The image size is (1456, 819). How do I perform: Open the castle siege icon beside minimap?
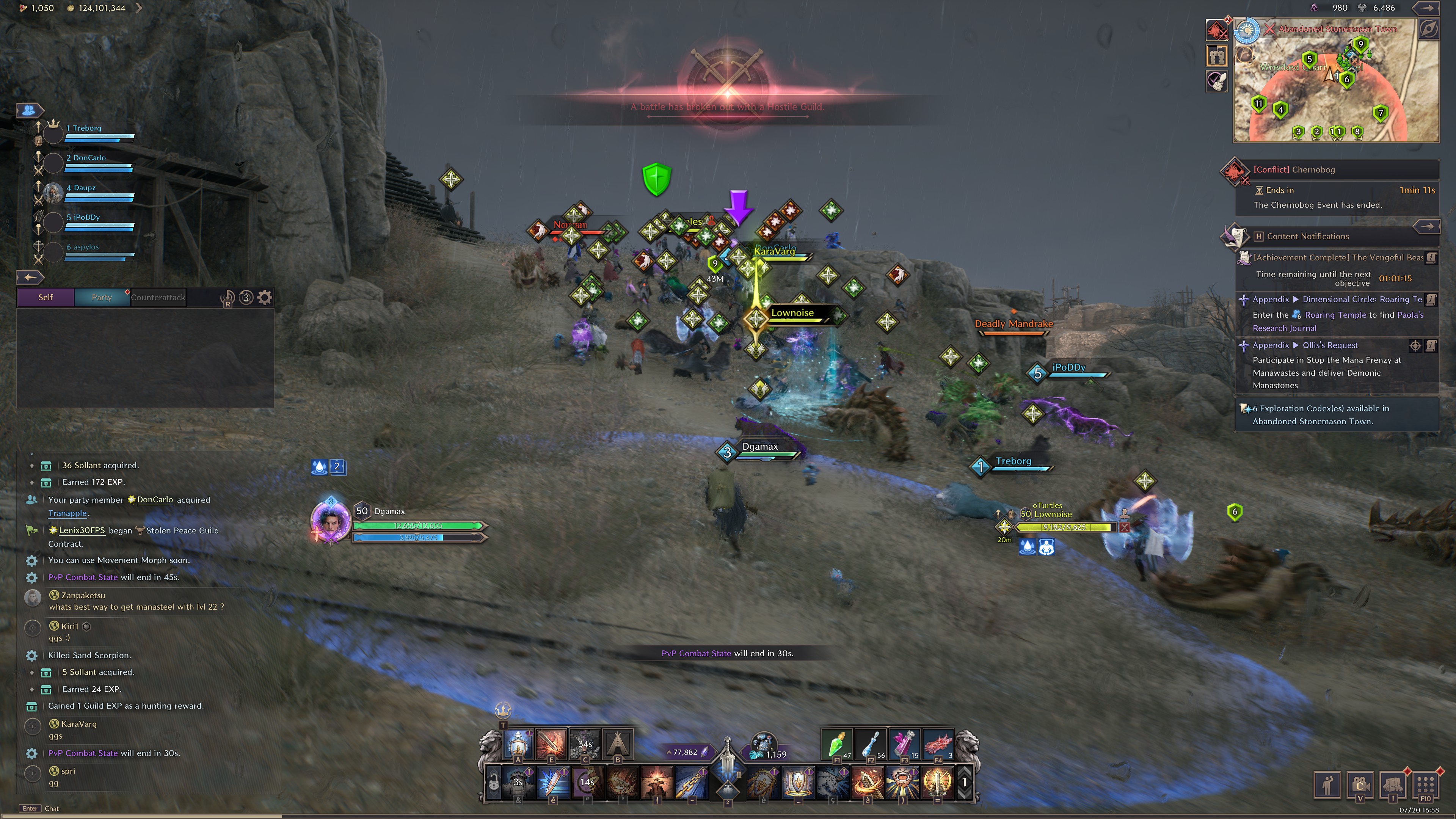[1216, 55]
